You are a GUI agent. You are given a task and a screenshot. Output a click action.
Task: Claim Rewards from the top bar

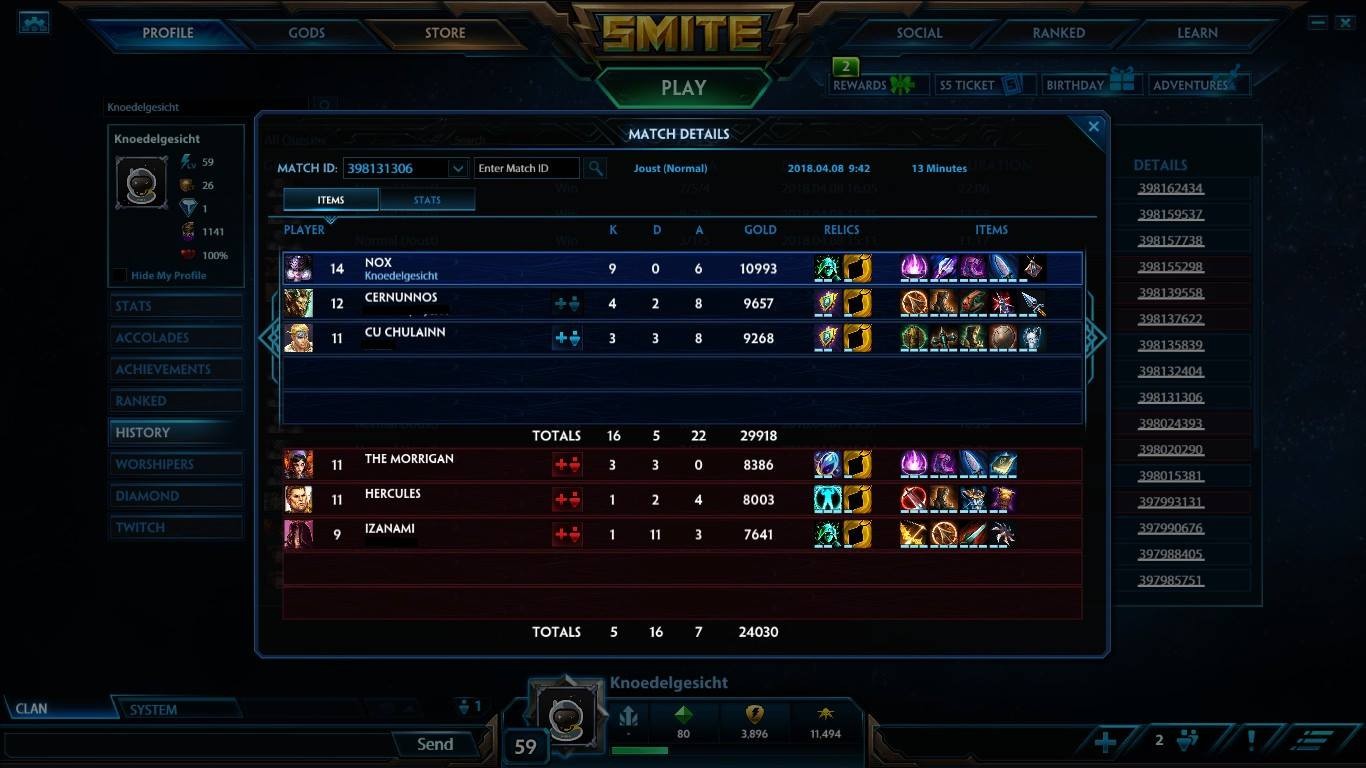click(872, 85)
